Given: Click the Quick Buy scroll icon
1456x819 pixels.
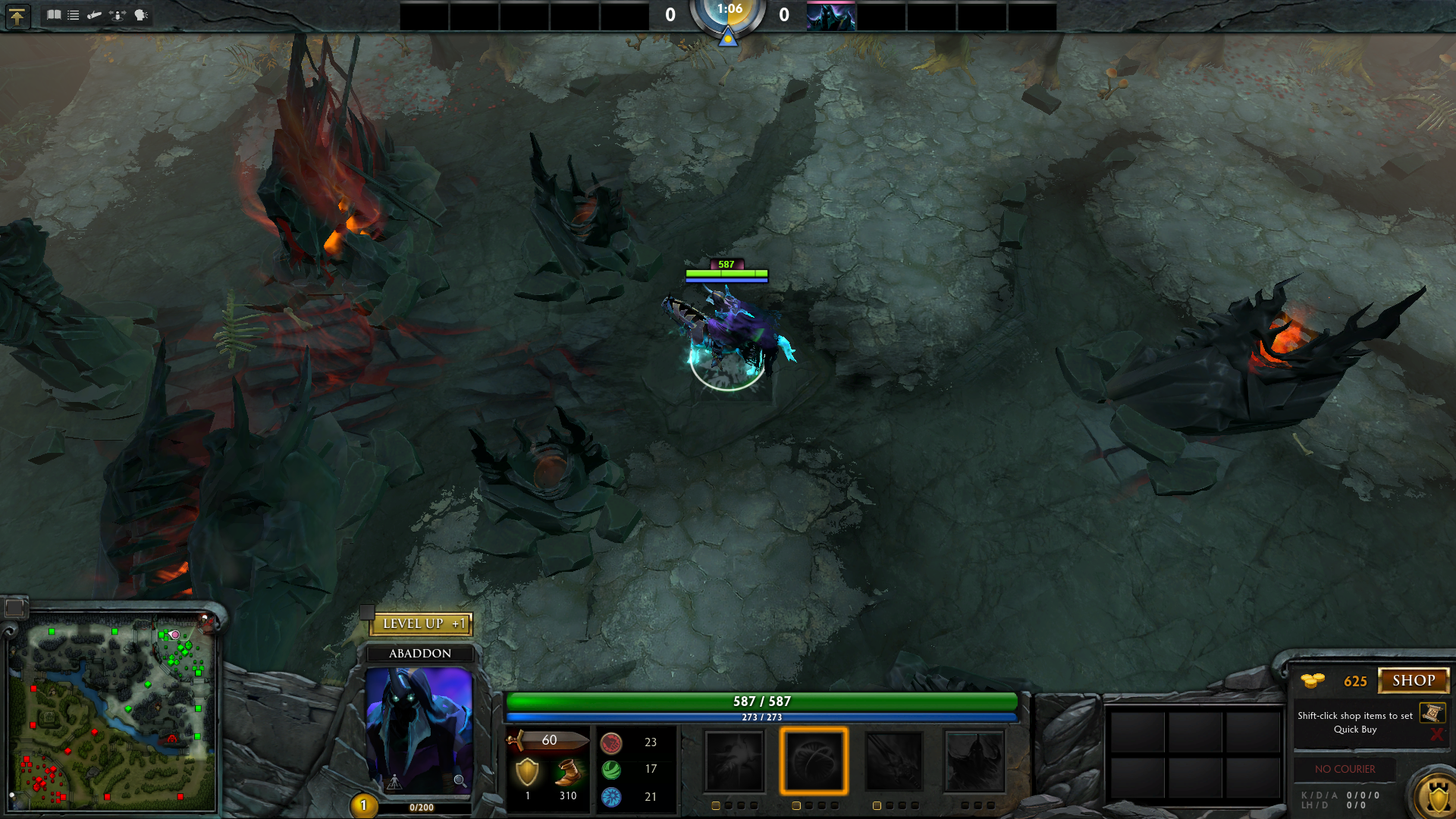Looking at the screenshot, I should point(1432,713).
